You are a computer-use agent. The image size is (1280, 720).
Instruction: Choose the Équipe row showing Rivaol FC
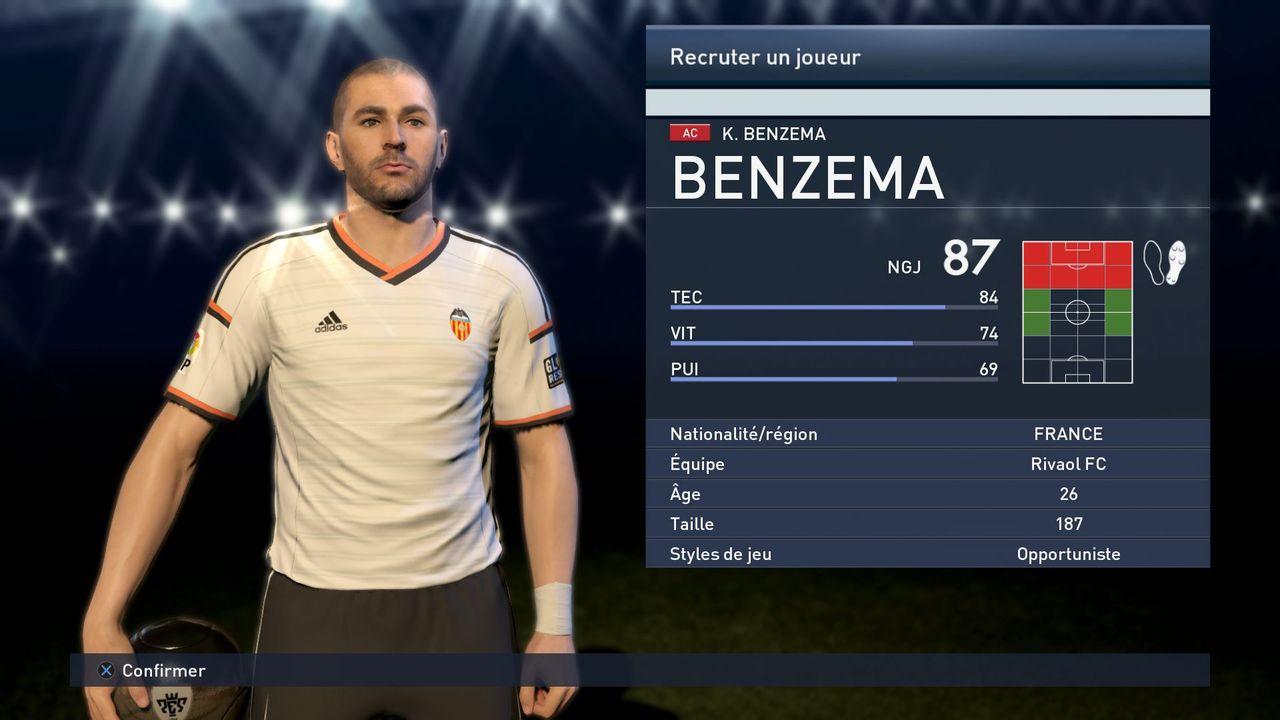(x=927, y=464)
